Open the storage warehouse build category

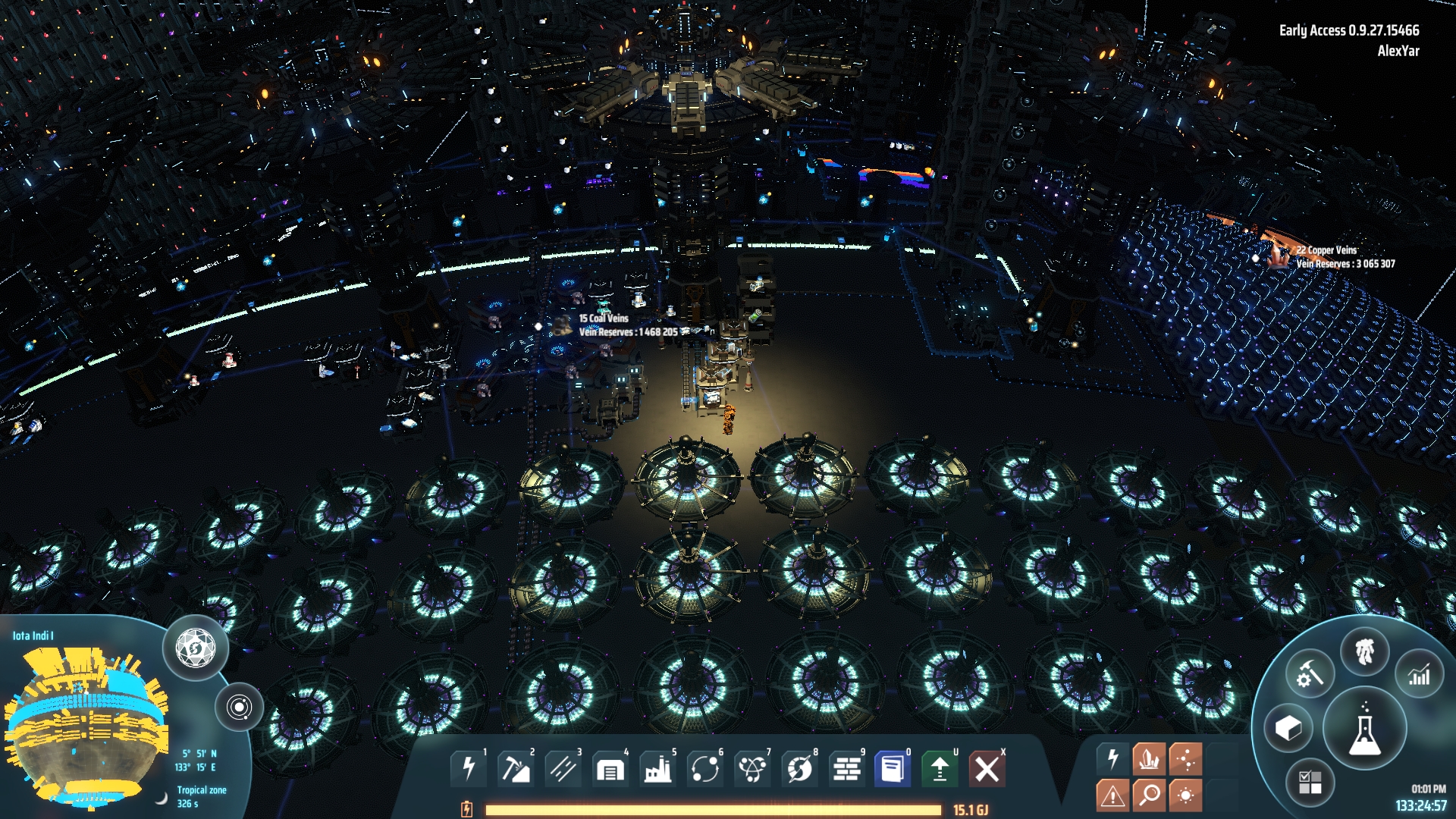pyautogui.click(x=610, y=769)
